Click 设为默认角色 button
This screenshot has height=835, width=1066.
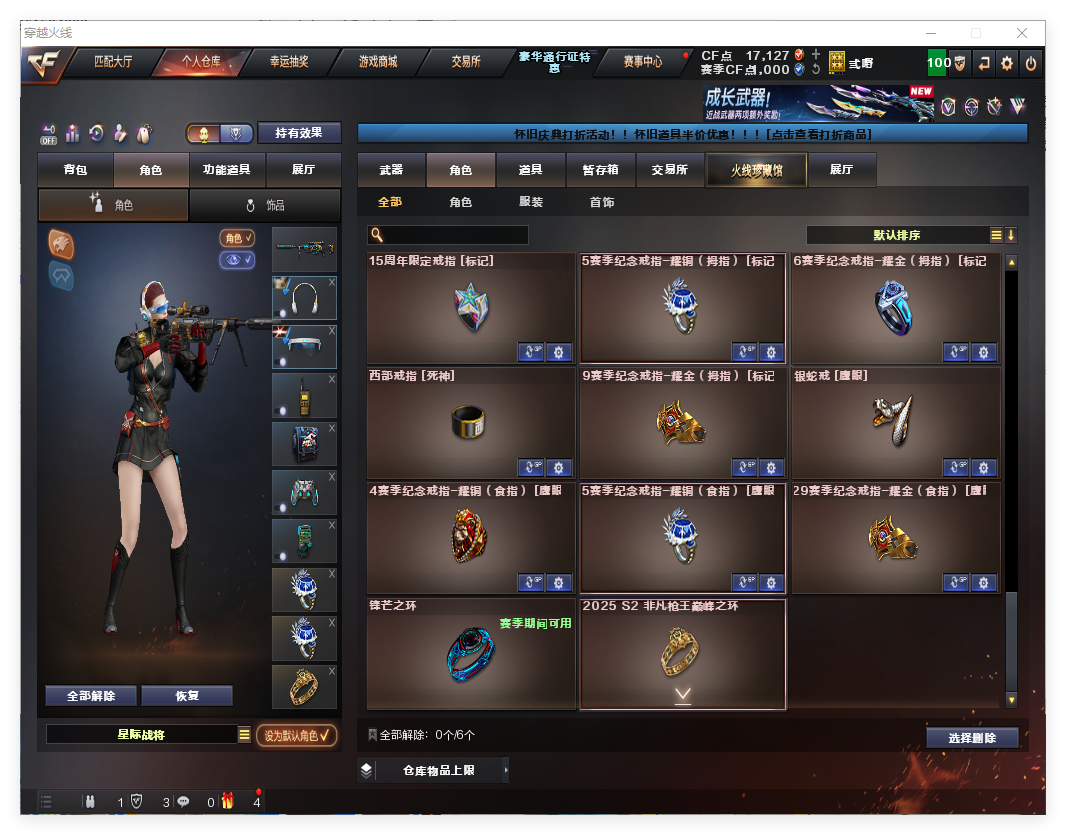(x=296, y=735)
